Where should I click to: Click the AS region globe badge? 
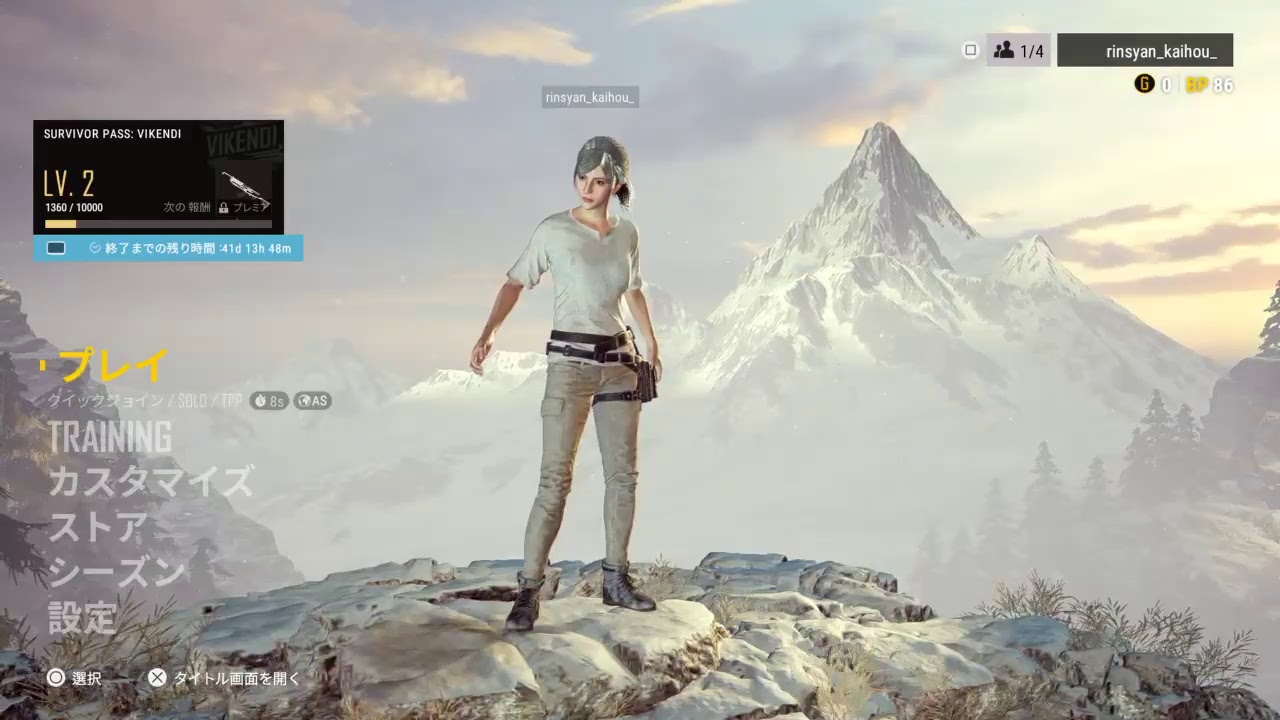[313, 401]
